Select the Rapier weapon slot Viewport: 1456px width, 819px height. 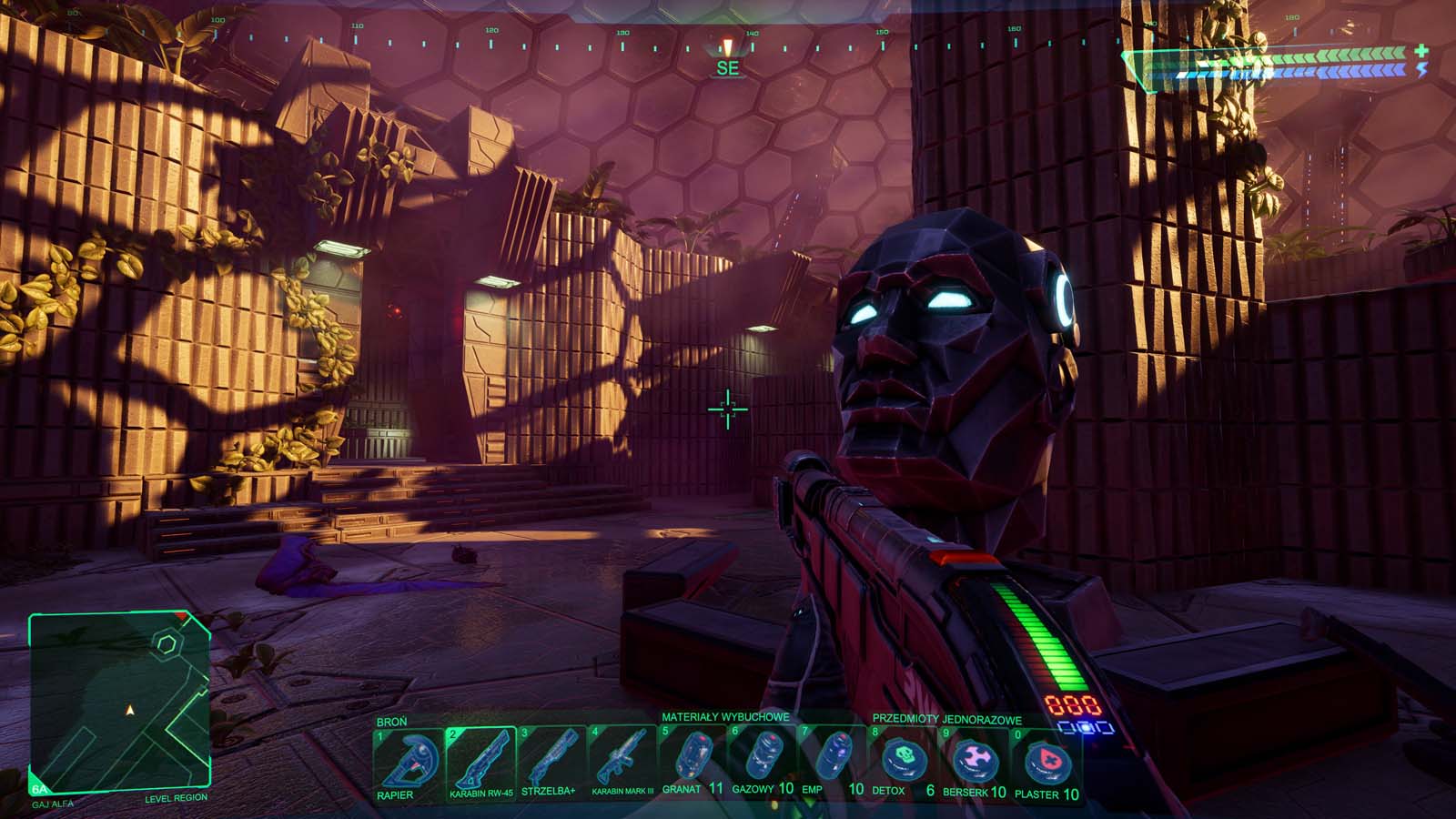[407, 761]
